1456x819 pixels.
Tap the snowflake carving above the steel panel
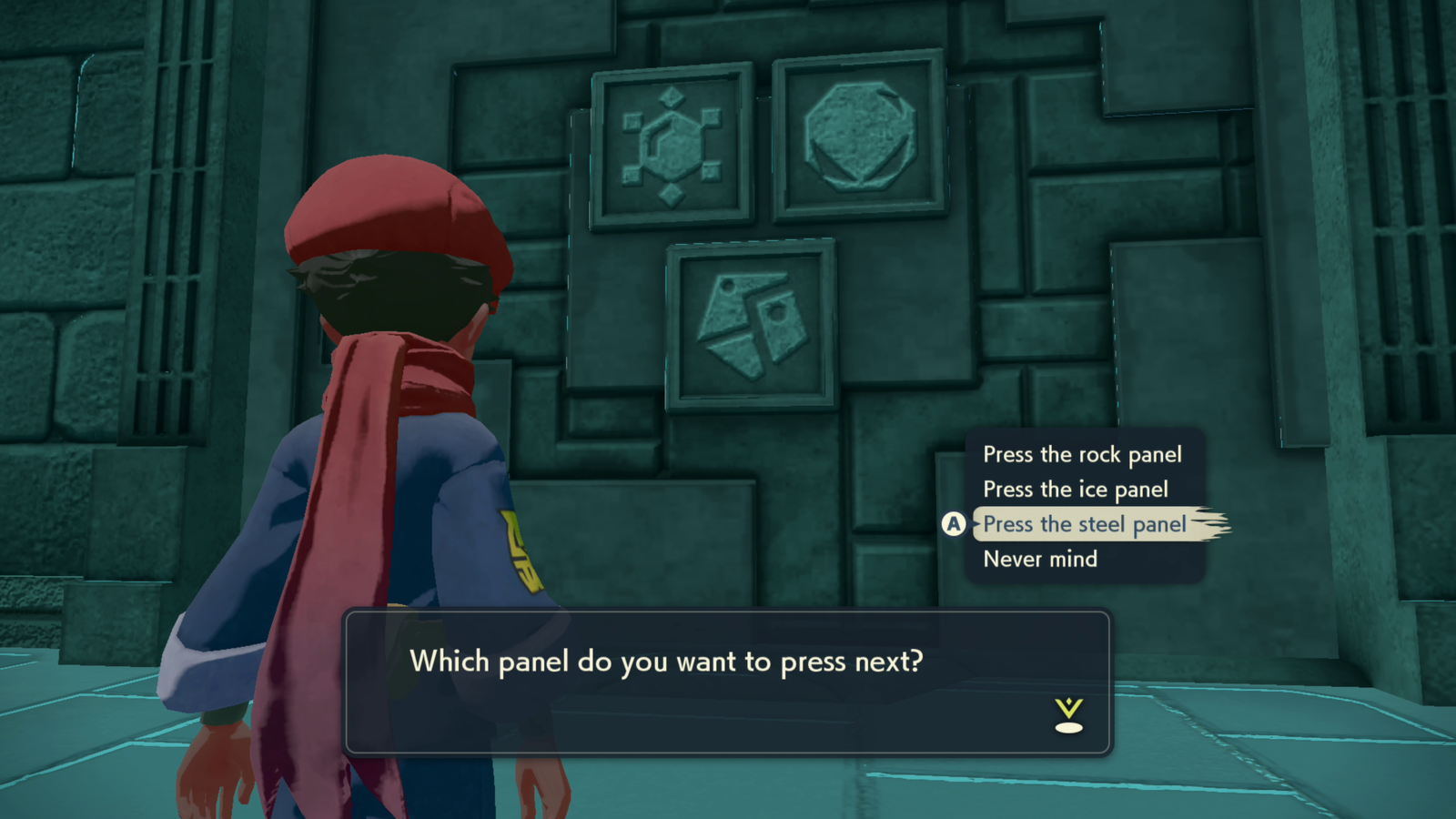coord(672,146)
